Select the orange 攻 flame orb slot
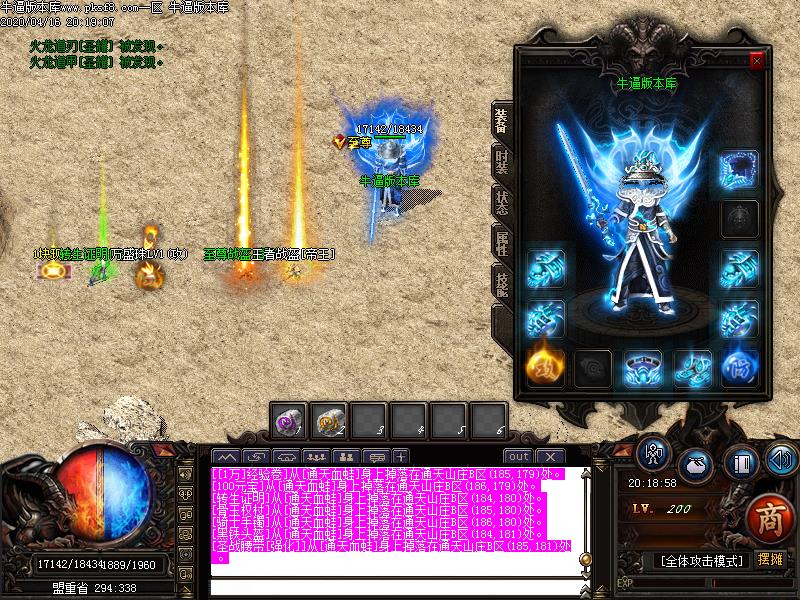This screenshot has height=600, width=800. click(545, 367)
